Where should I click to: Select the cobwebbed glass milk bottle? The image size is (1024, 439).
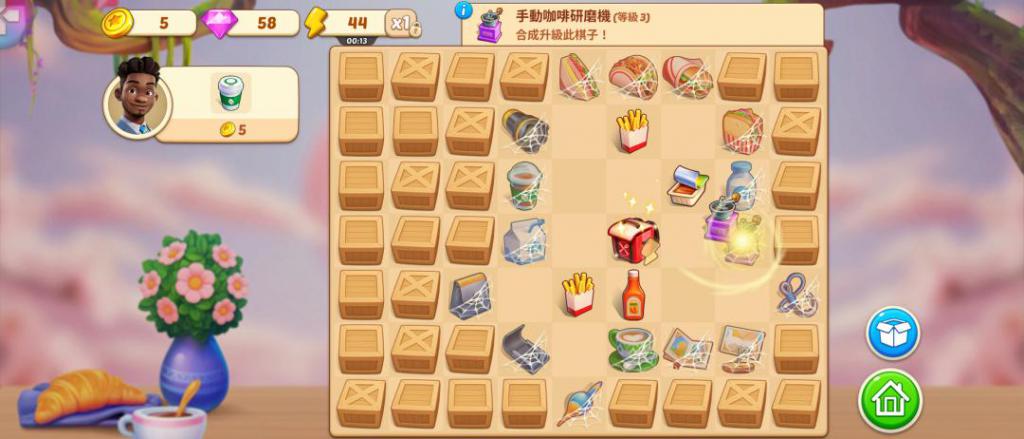[x=741, y=184]
